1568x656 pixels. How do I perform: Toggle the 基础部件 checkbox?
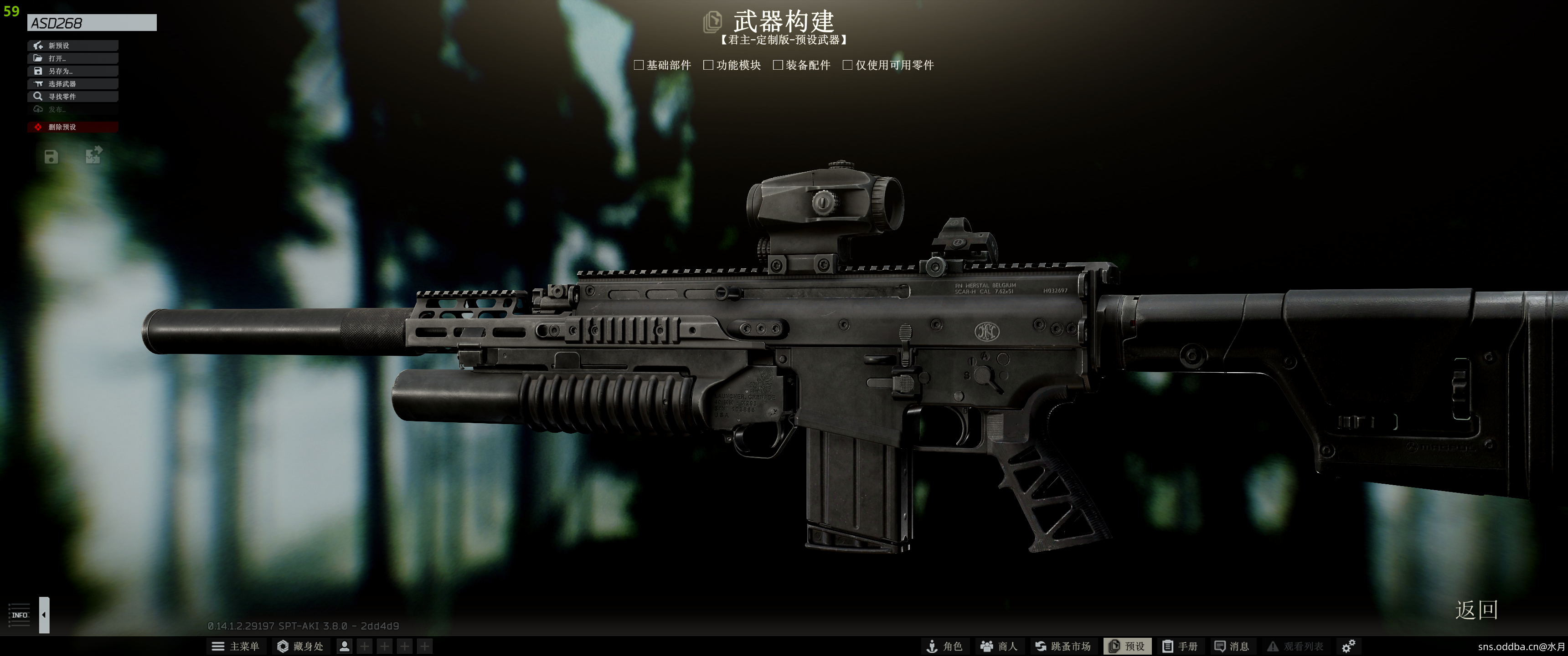(639, 65)
